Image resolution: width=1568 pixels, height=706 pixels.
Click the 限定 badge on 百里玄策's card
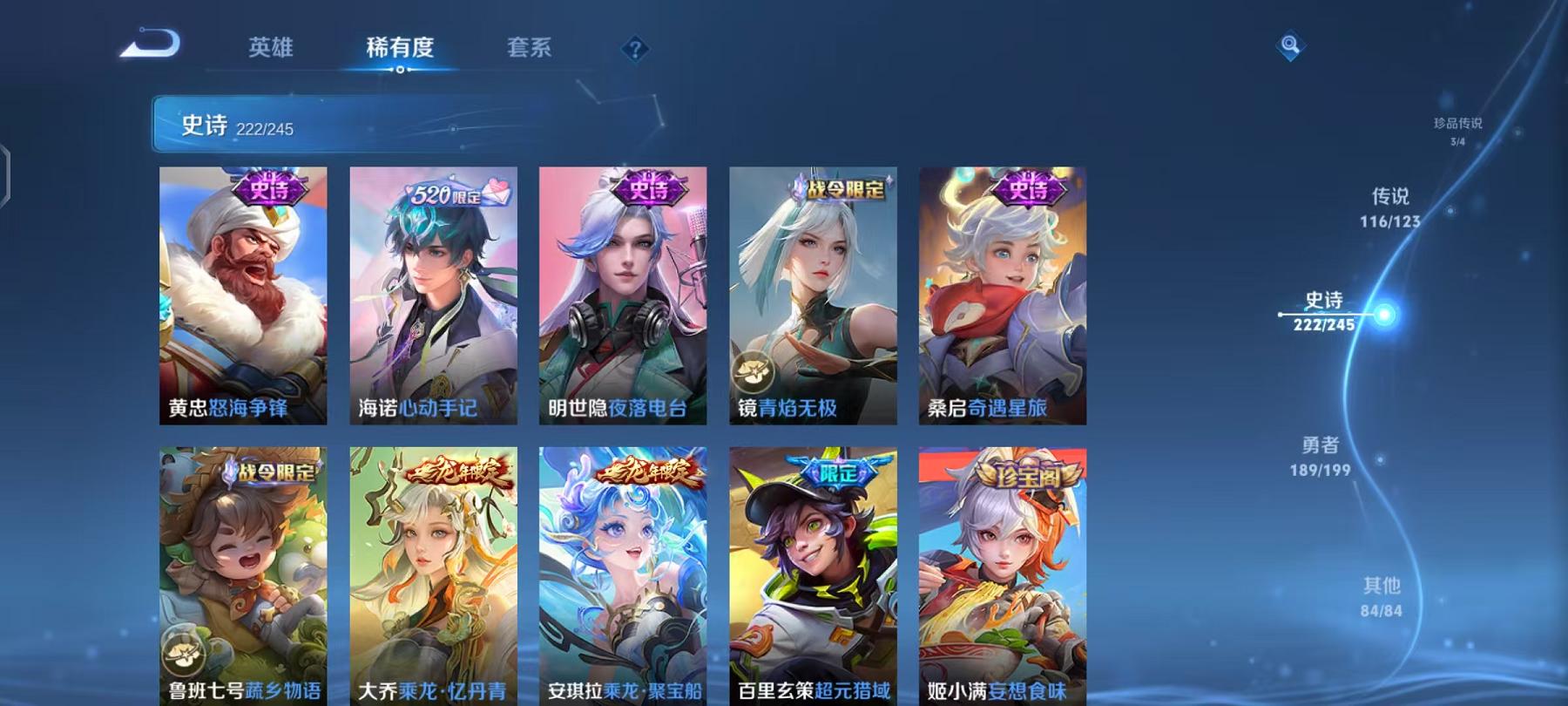(836, 473)
